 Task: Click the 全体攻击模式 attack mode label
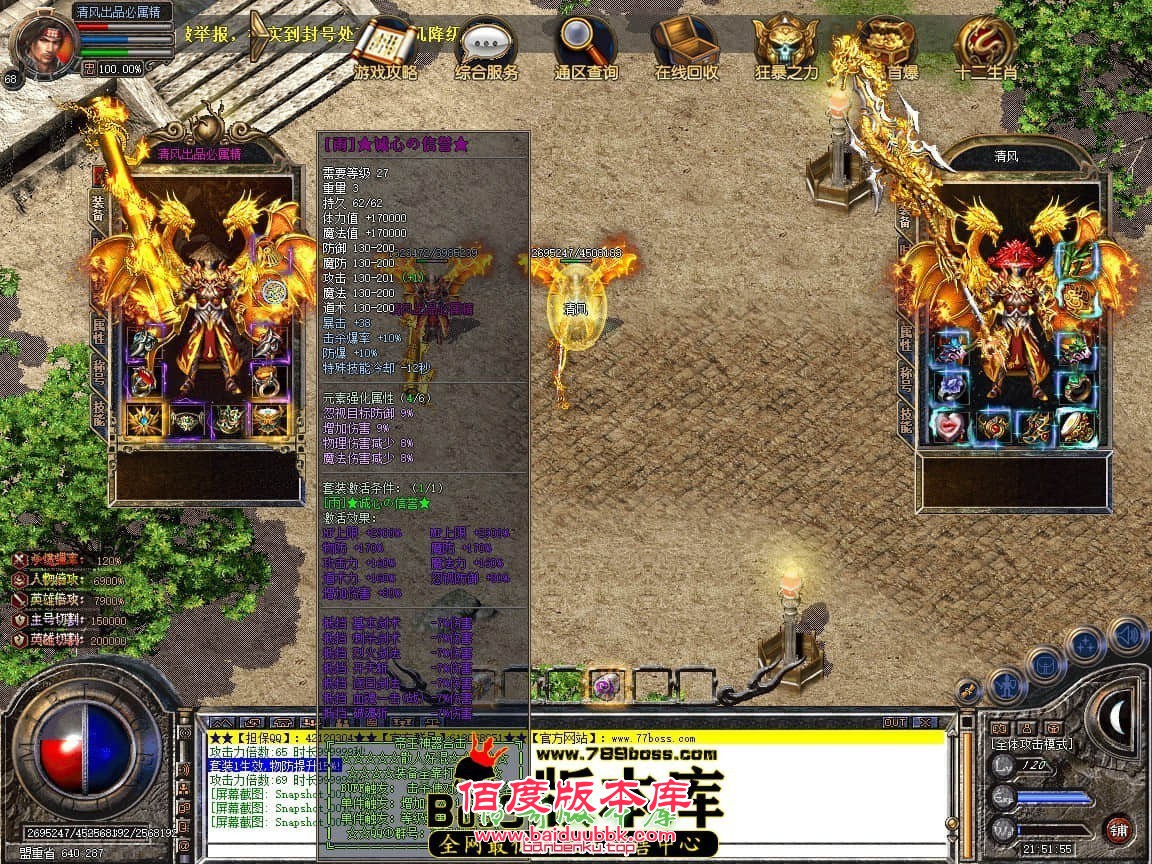1031,743
